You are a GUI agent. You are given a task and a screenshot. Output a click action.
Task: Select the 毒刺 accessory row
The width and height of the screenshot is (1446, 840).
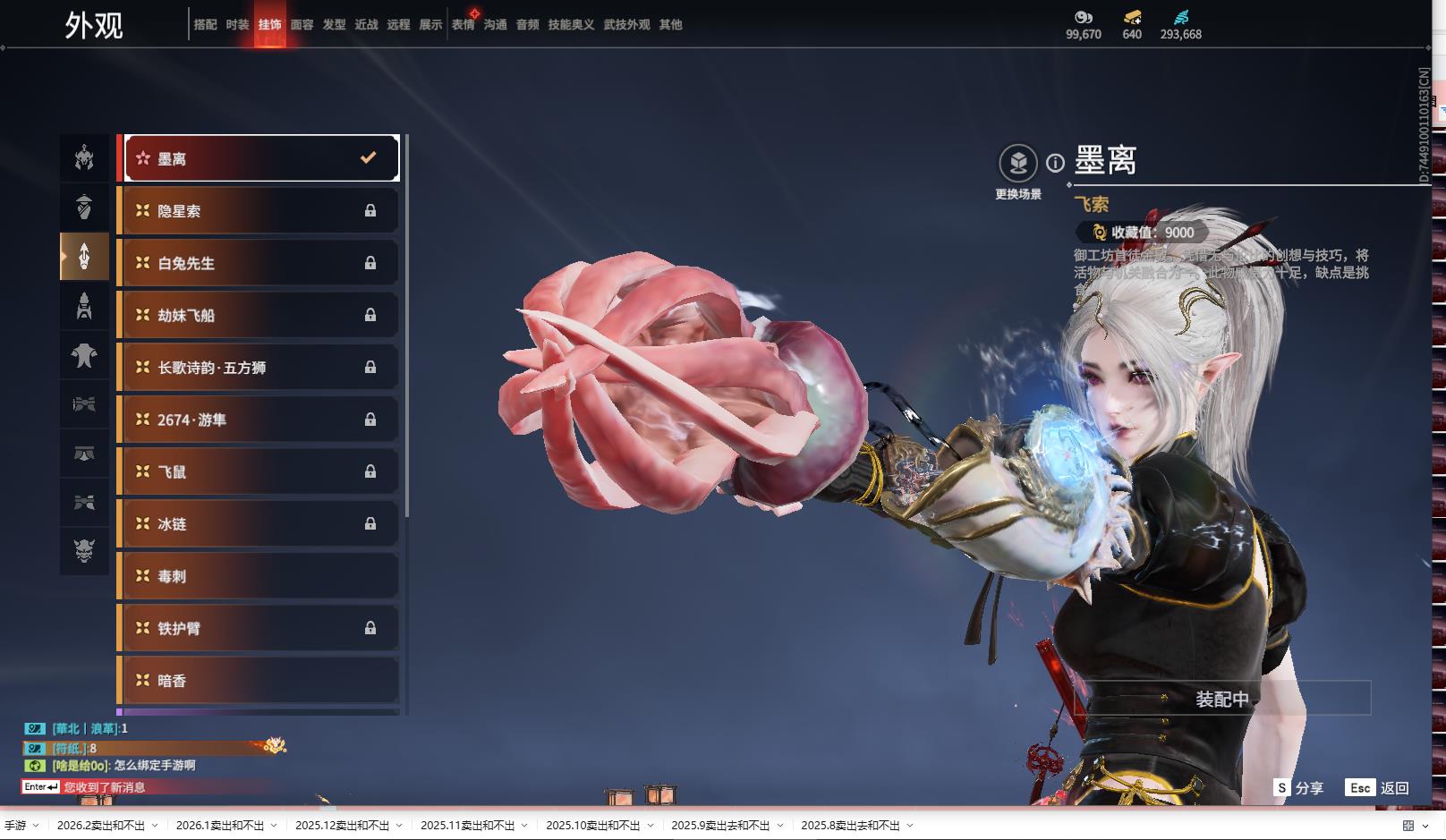pos(259,576)
